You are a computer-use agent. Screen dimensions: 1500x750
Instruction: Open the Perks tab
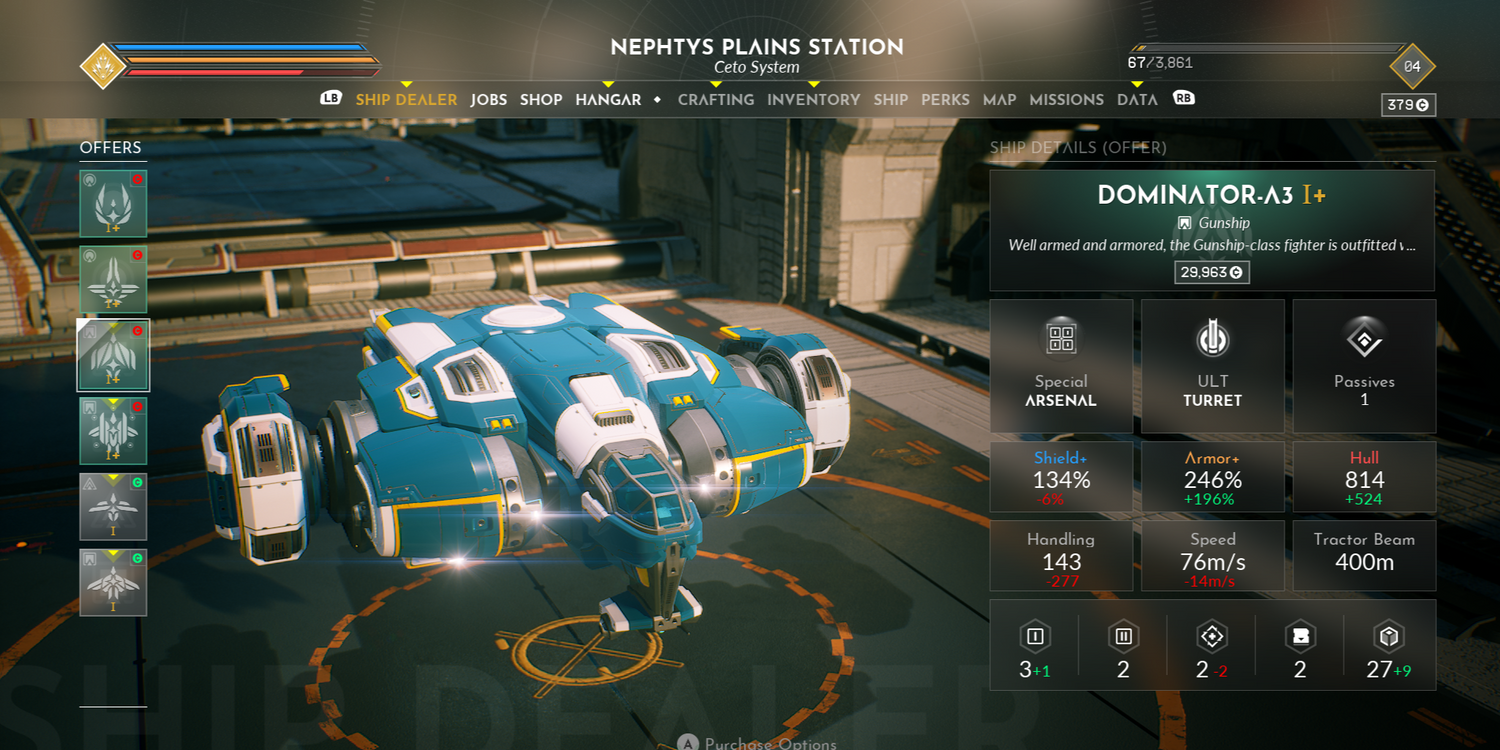point(945,100)
